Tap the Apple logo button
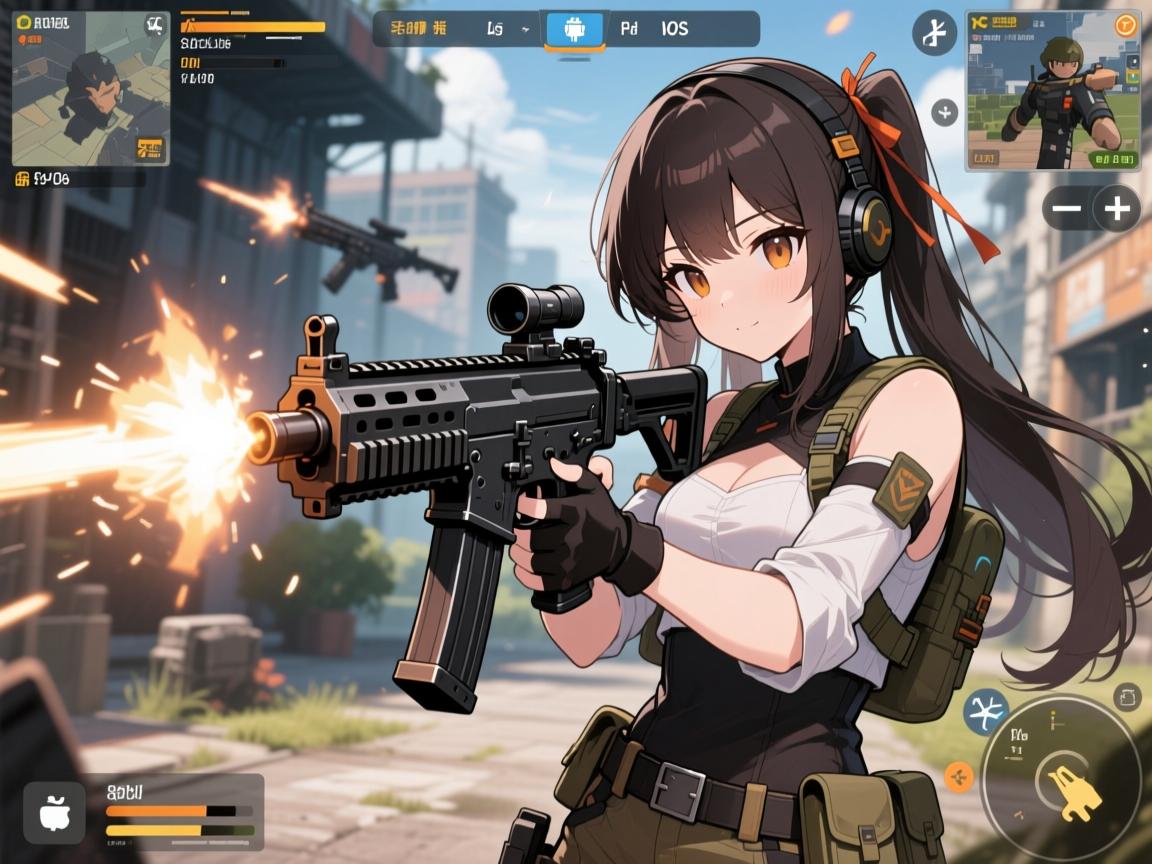 click(52, 811)
